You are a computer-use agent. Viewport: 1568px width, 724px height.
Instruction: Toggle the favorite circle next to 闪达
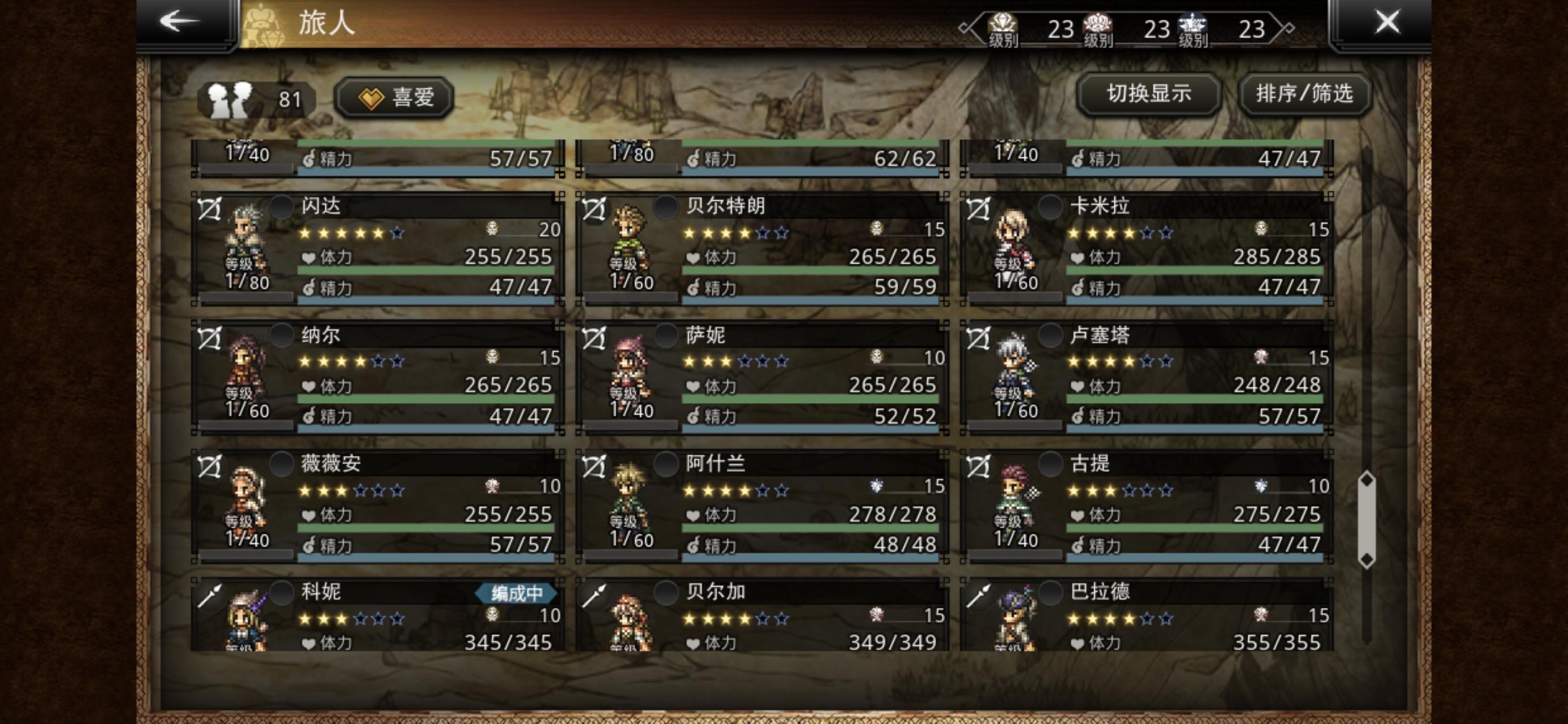[x=282, y=207]
